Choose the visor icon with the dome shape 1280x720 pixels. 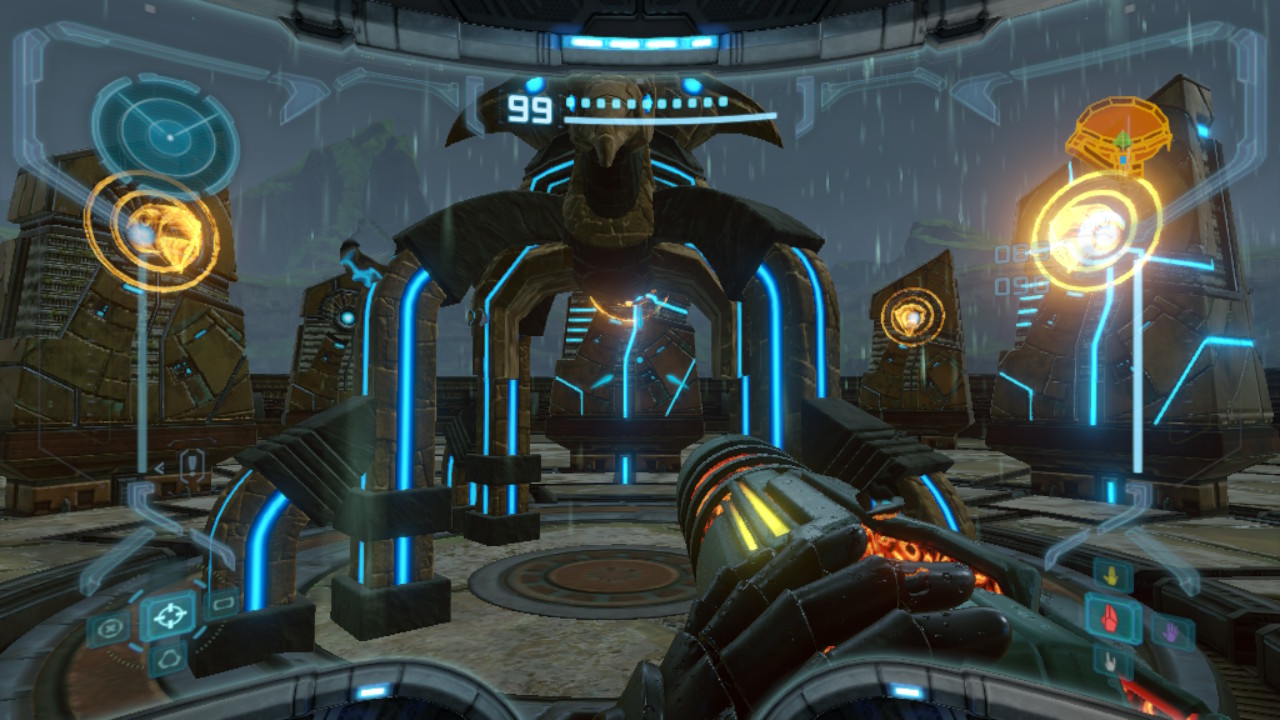pos(167,658)
